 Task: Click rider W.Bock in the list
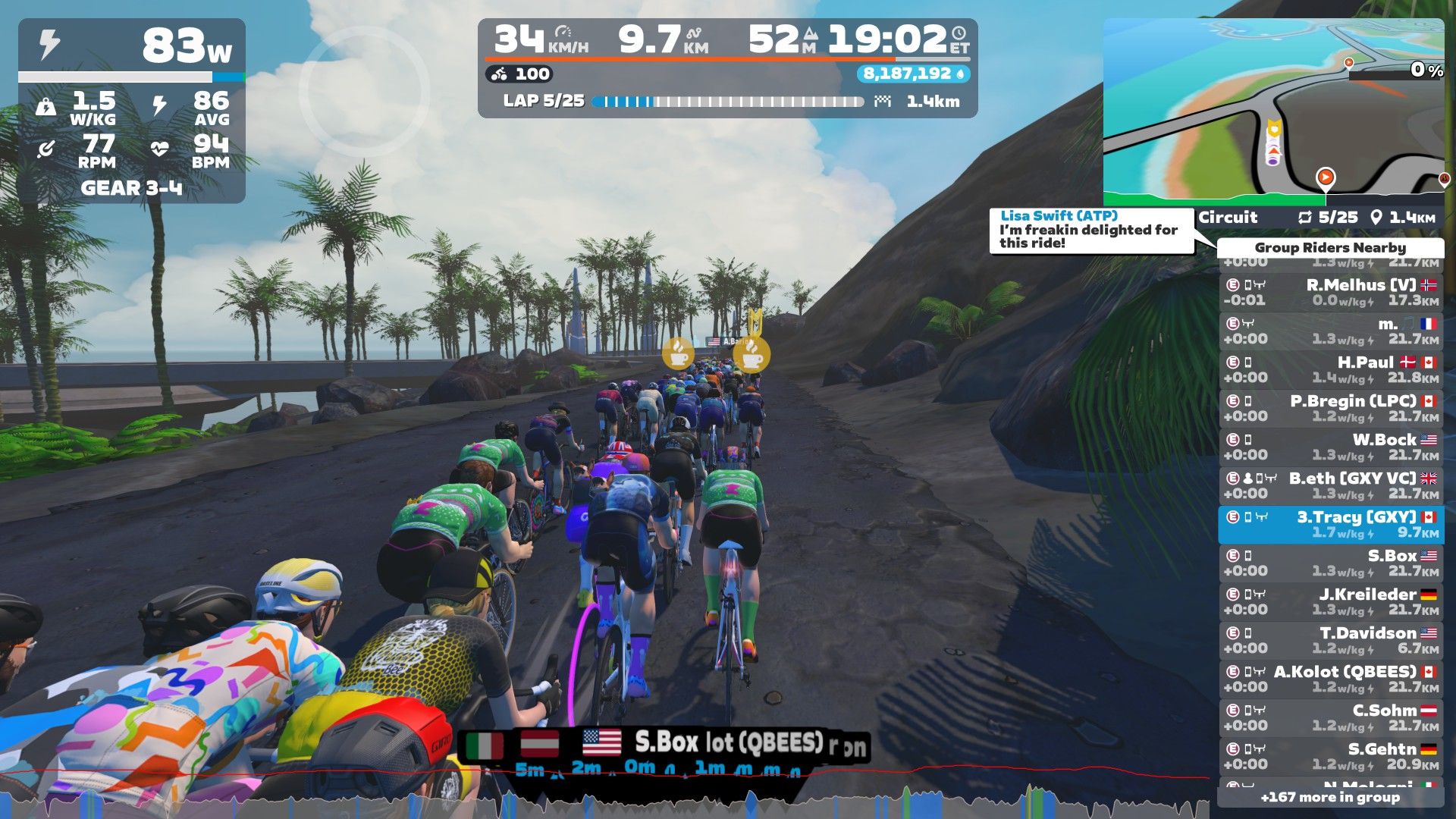[x=1331, y=447]
